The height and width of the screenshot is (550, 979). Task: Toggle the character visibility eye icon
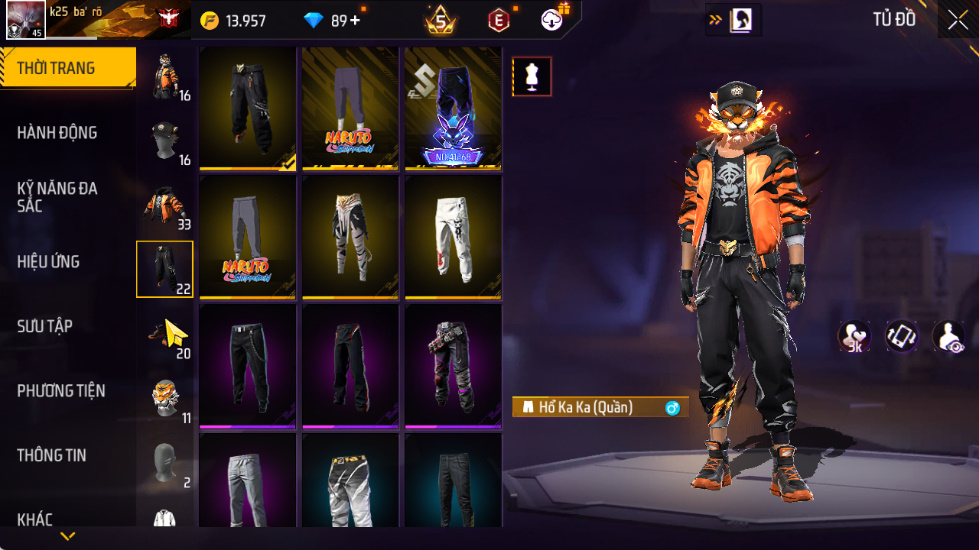point(950,337)
